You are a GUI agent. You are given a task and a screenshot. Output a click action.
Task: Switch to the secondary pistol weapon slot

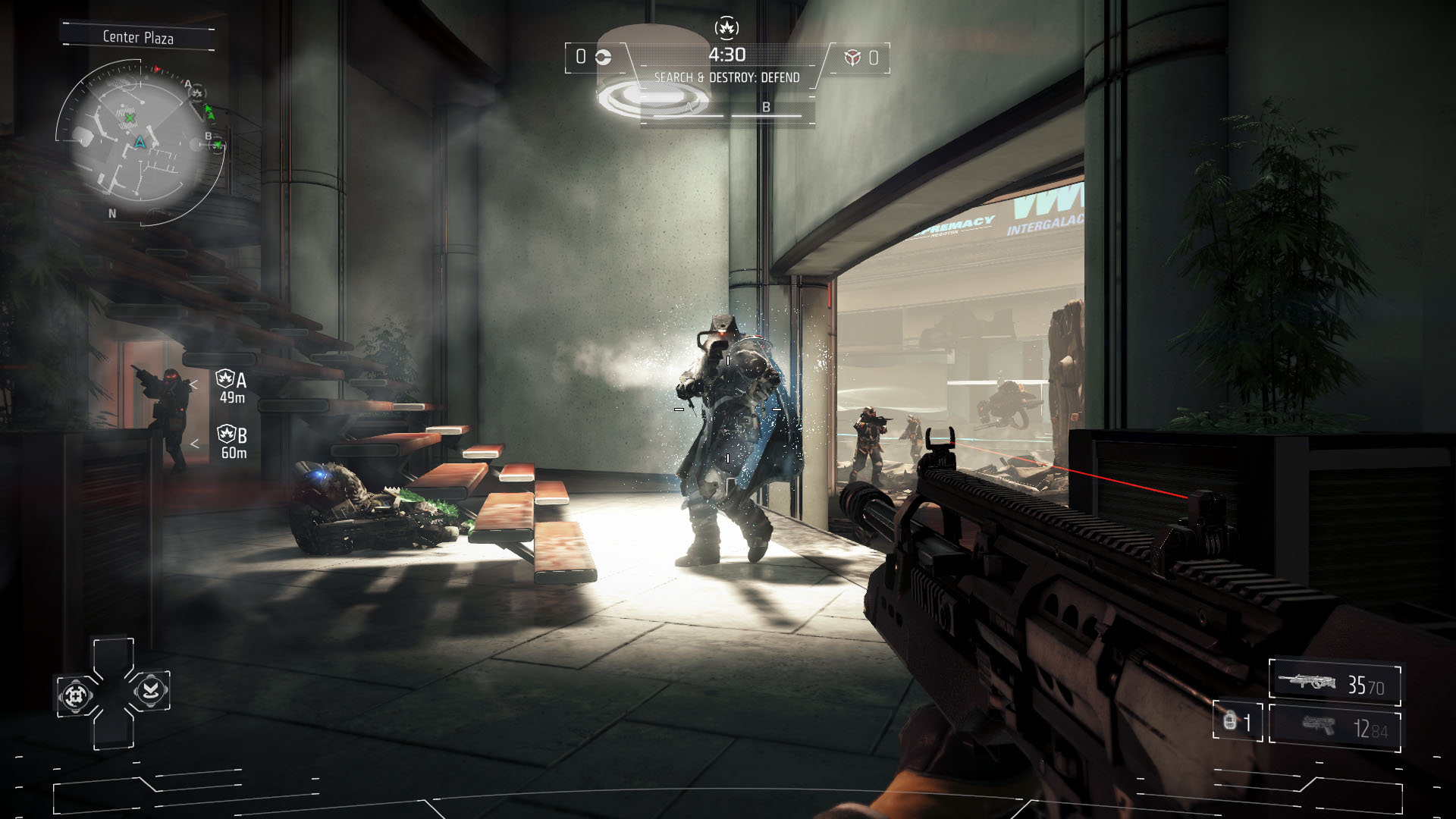click(x=1335, y=726)
